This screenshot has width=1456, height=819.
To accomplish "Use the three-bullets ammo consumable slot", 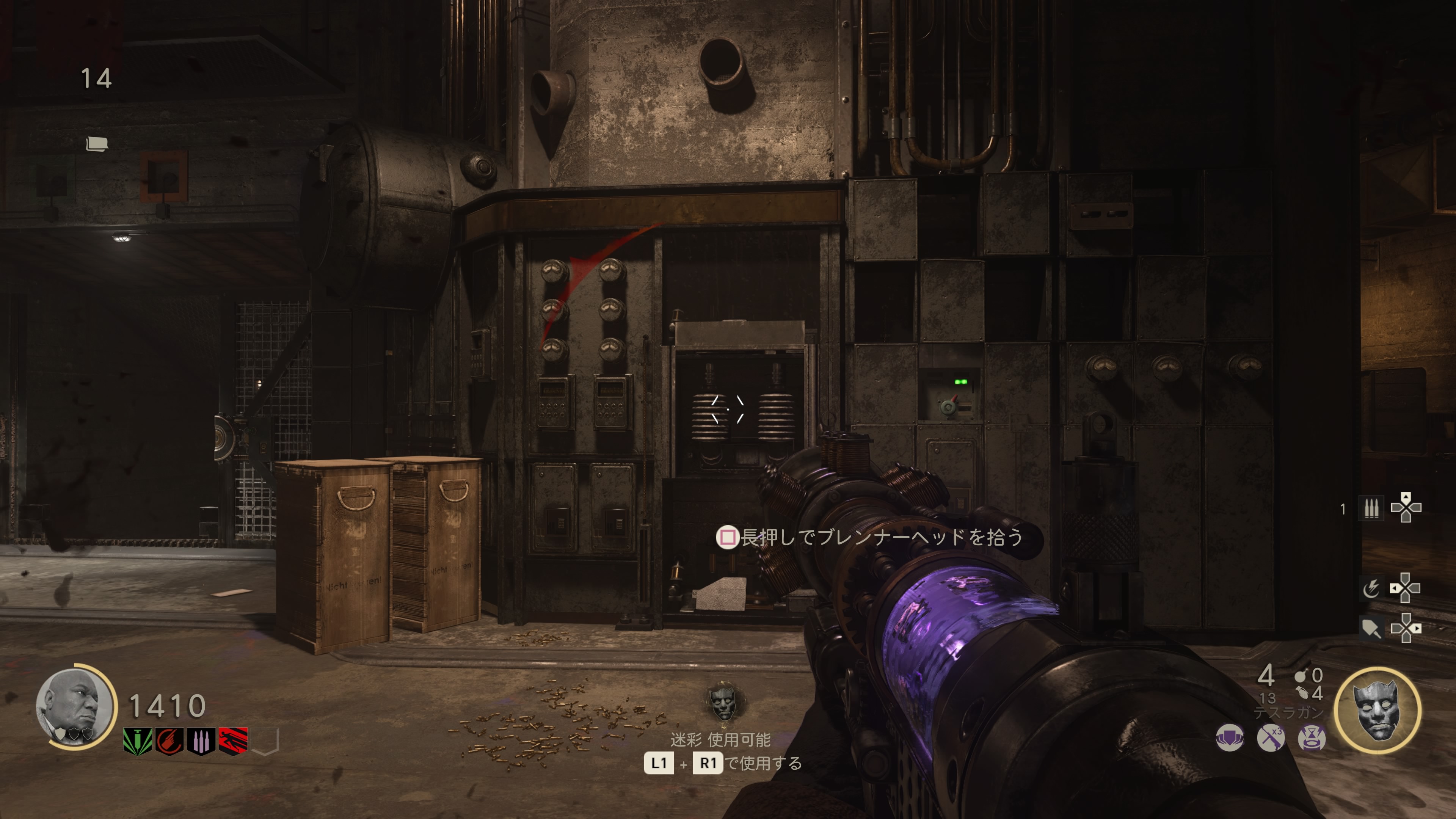I will 1371,508.
